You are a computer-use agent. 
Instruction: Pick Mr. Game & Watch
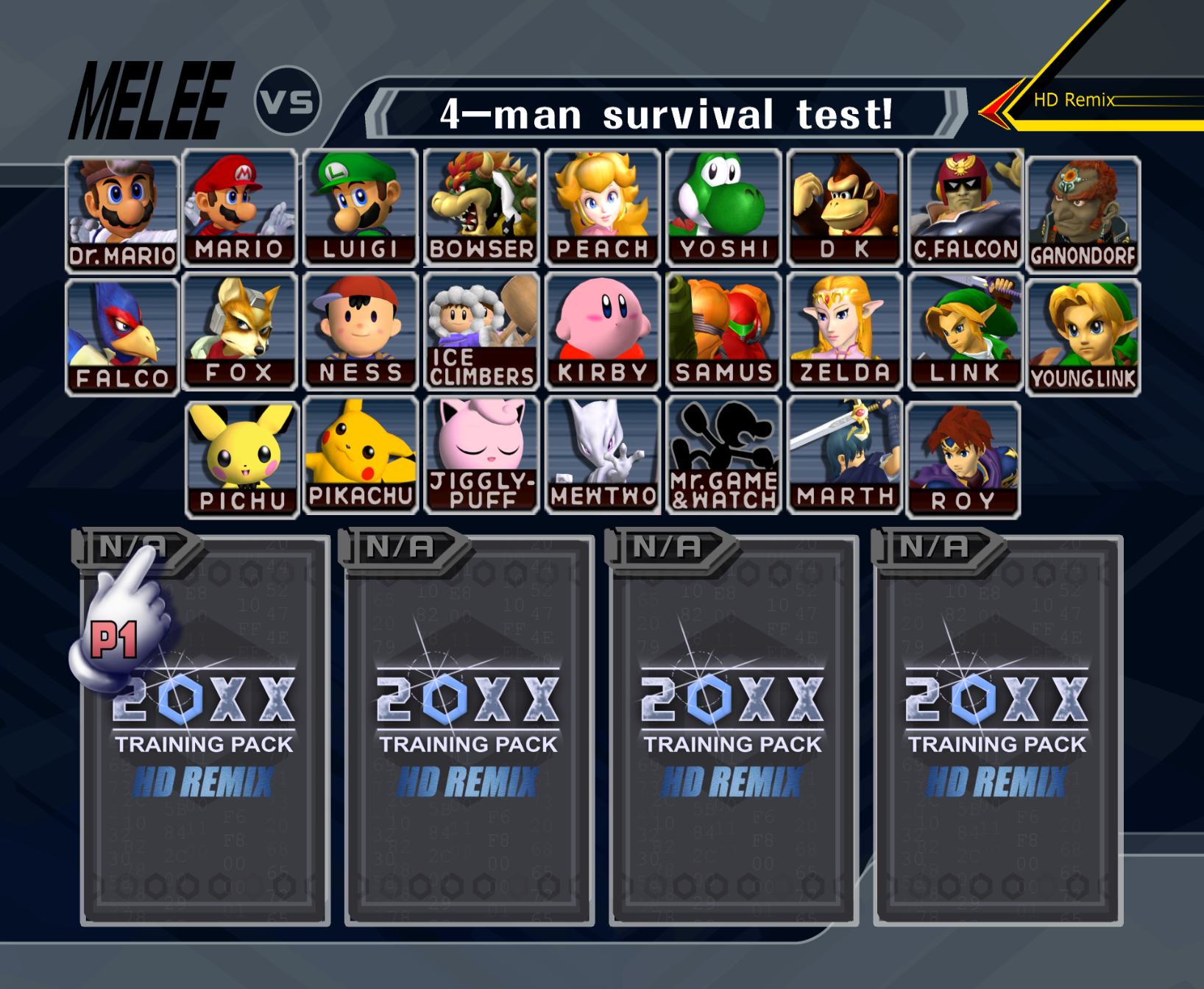[x=723, y=456]
